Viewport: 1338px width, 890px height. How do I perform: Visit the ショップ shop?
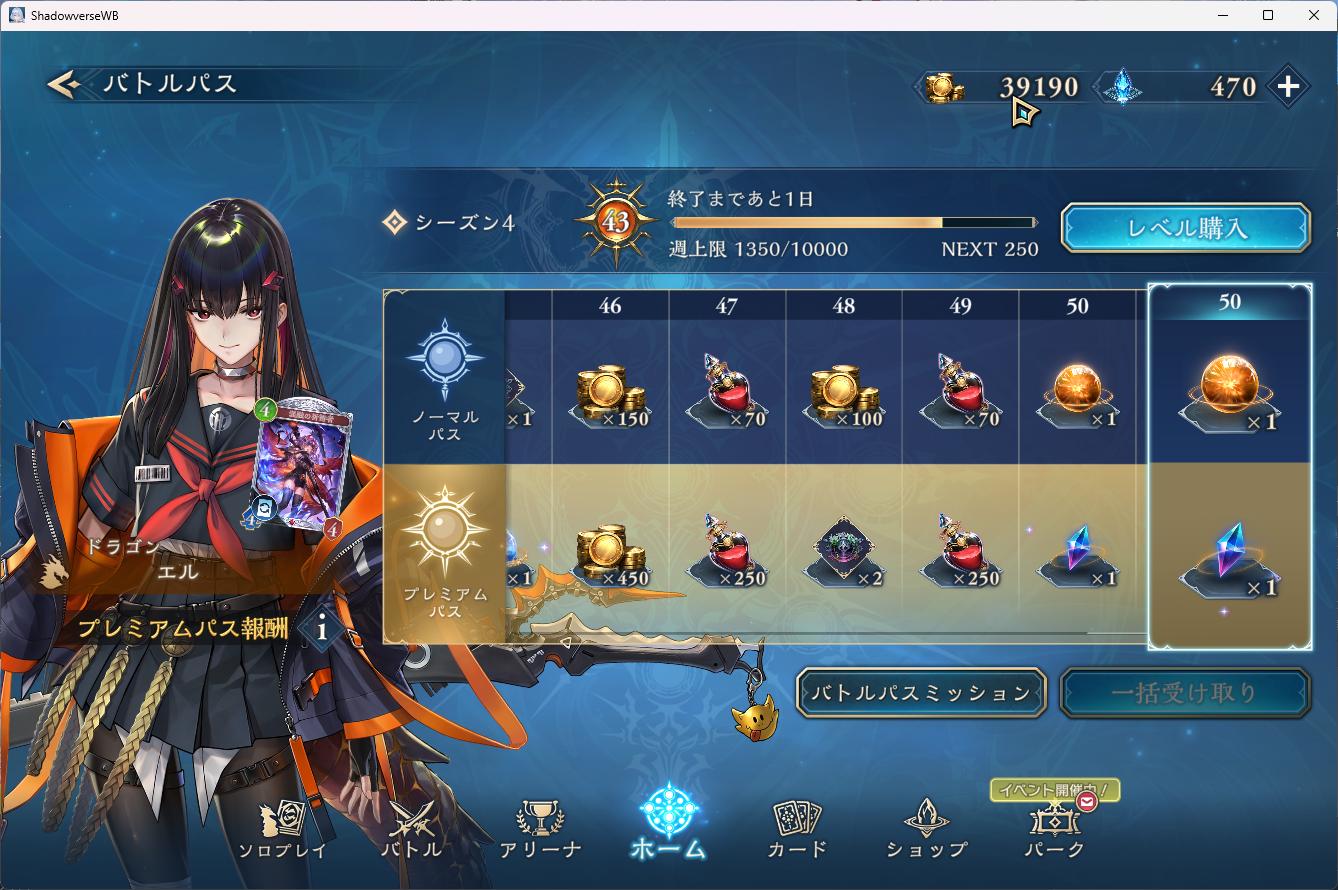point(926,829)
